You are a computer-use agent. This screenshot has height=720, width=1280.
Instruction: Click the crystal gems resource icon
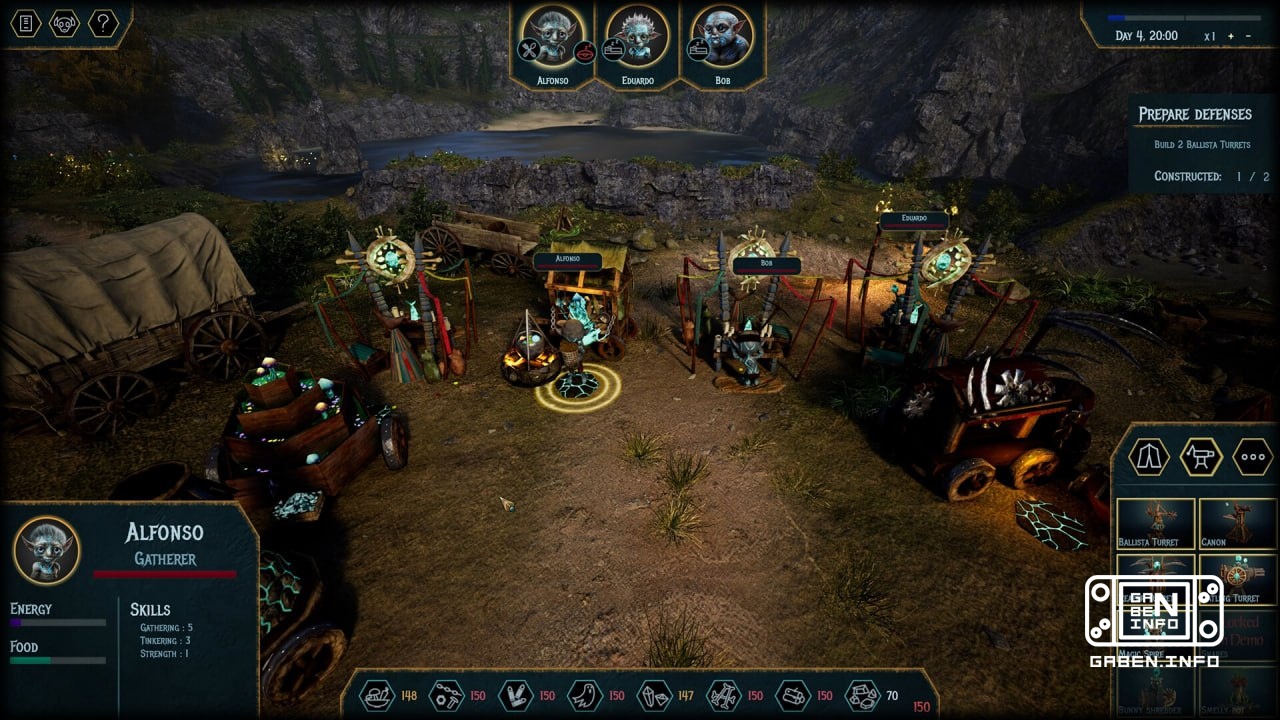(x=654, y=695)
